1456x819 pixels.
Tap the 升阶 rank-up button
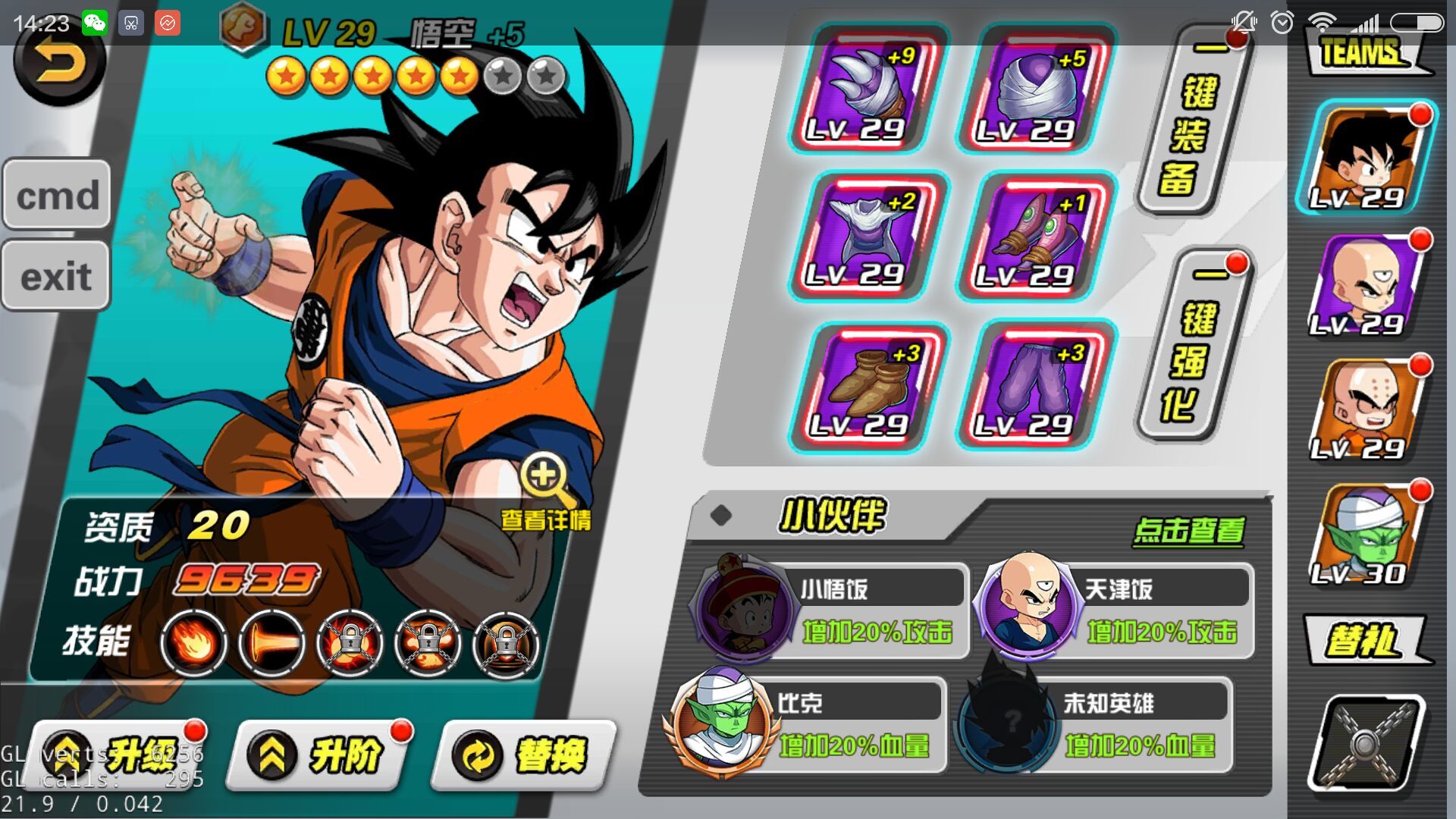click(322, 755)
